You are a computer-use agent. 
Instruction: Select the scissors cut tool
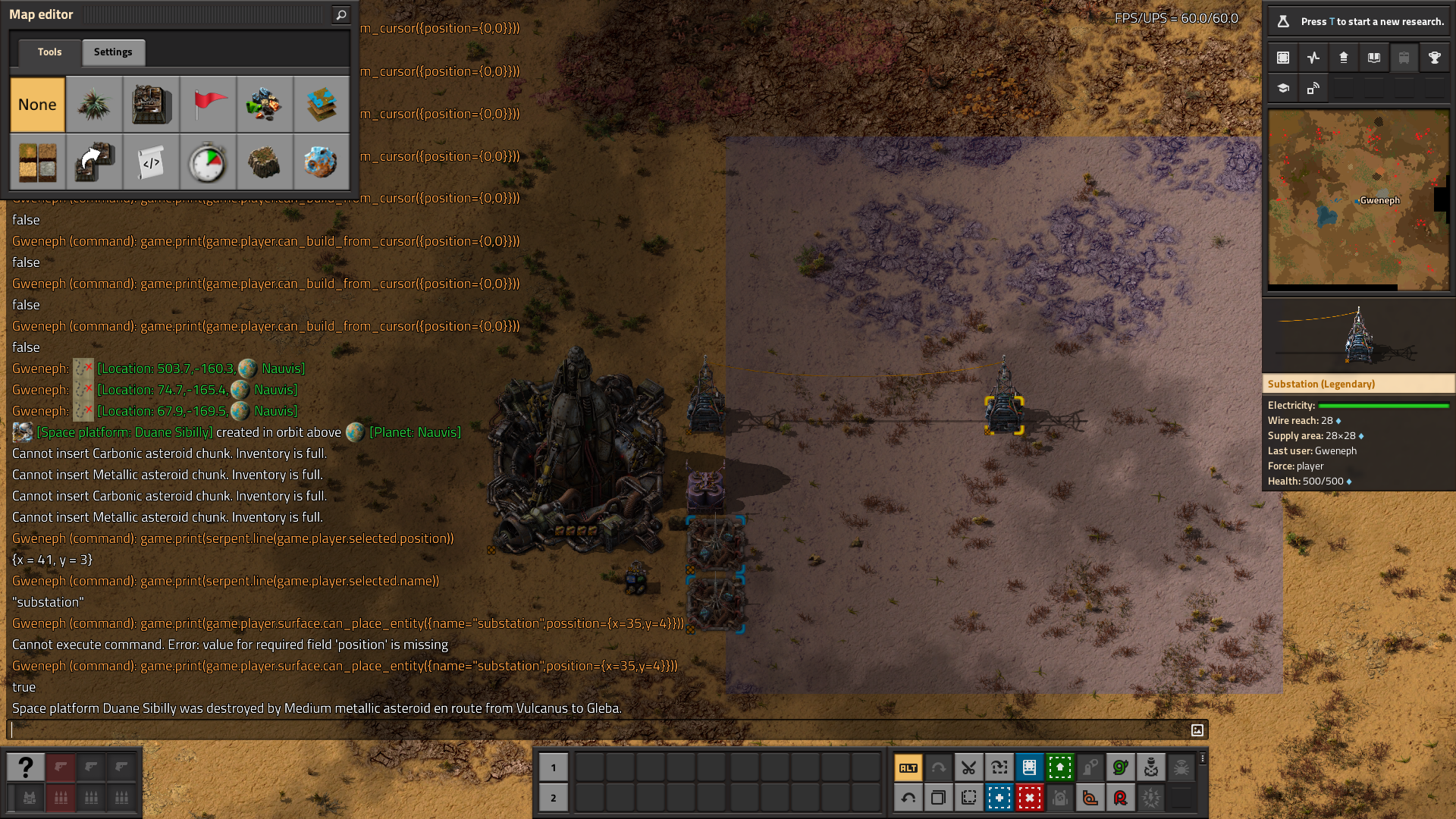click(x=968, y=767)
